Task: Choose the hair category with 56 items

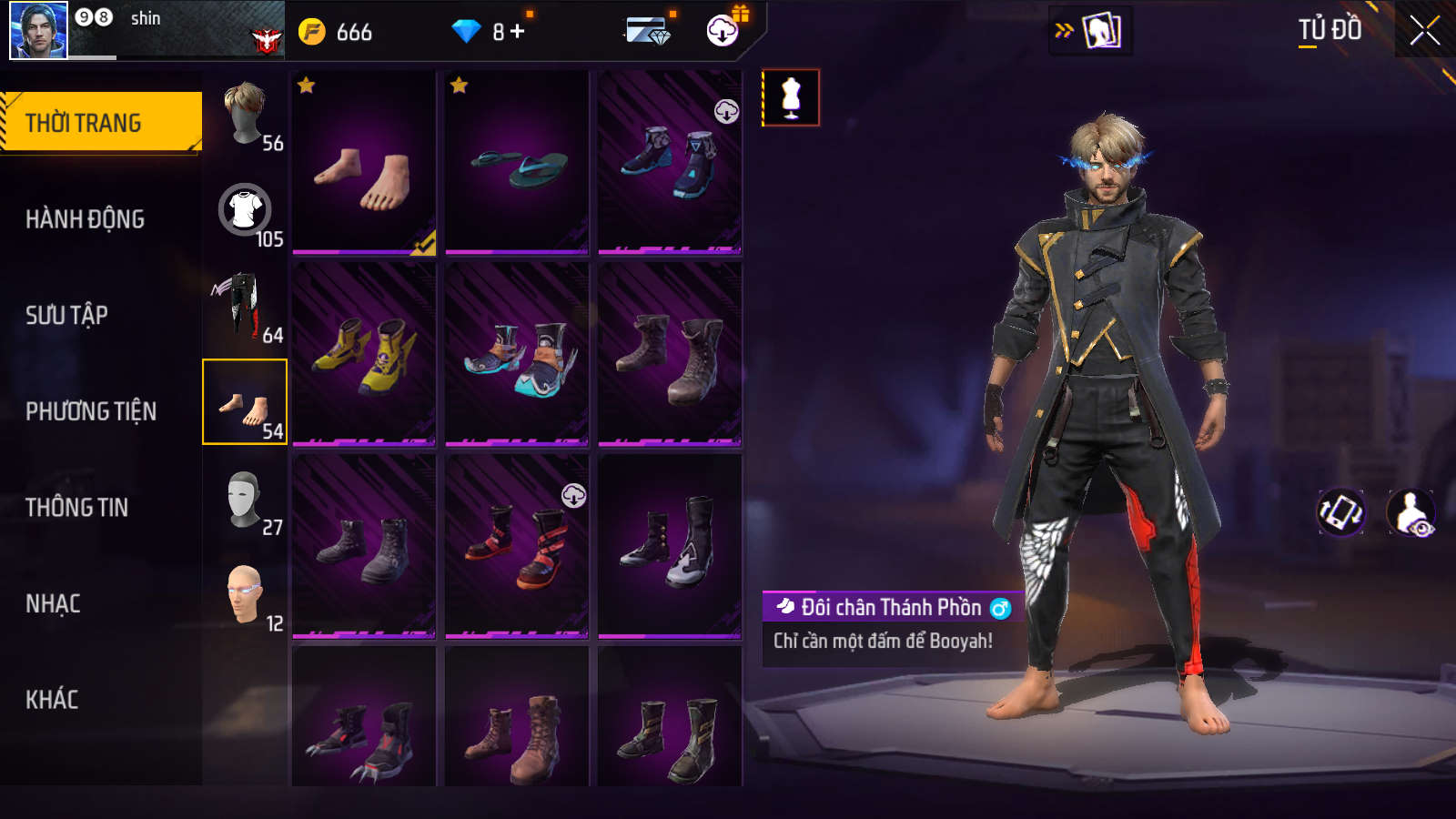Action: coord(246,115)
